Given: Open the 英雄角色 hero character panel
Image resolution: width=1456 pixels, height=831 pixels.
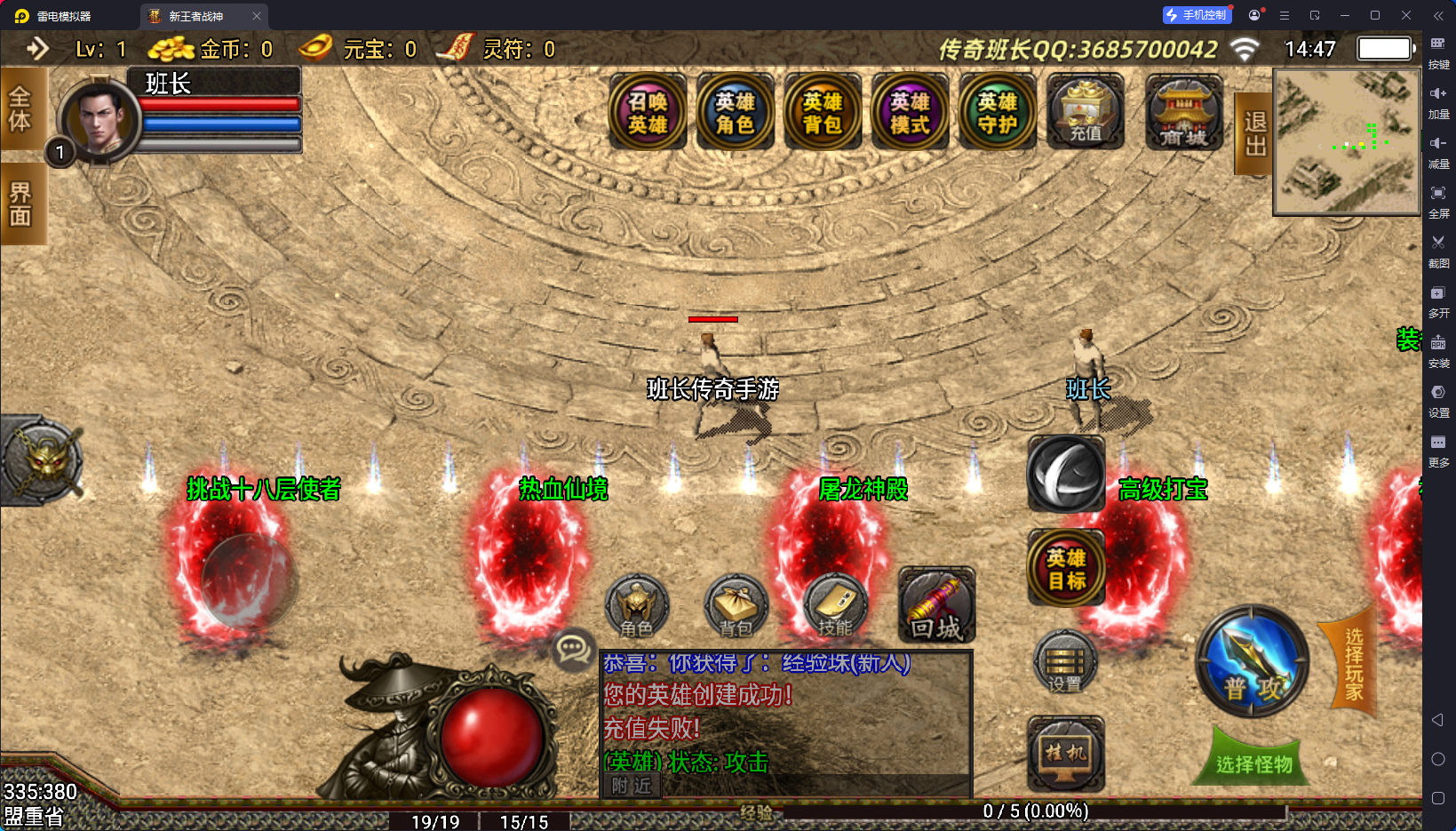Looking at the screenshot, I should point(735,113).
